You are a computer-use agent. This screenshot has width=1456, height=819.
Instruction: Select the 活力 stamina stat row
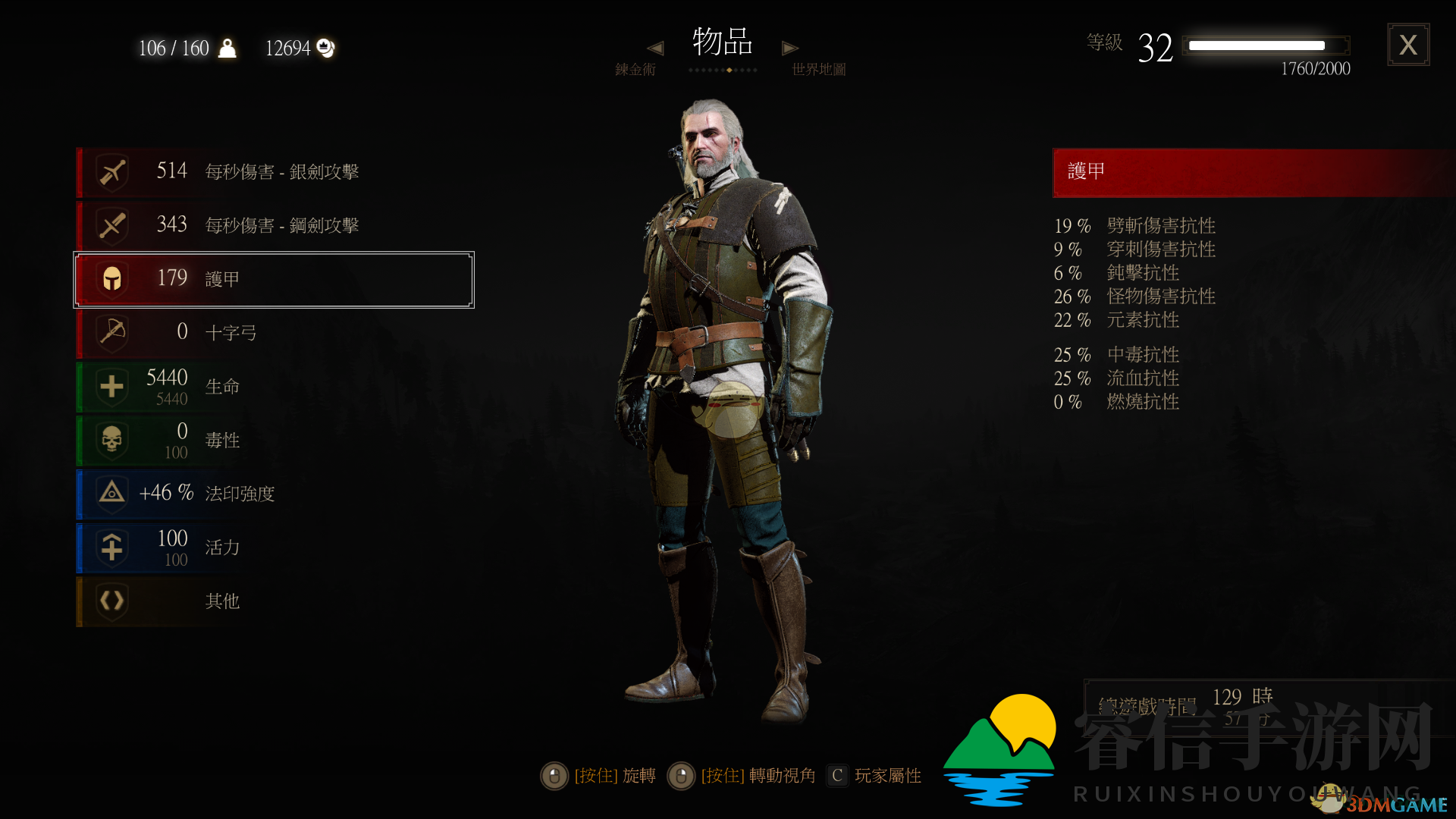point(273,548)
